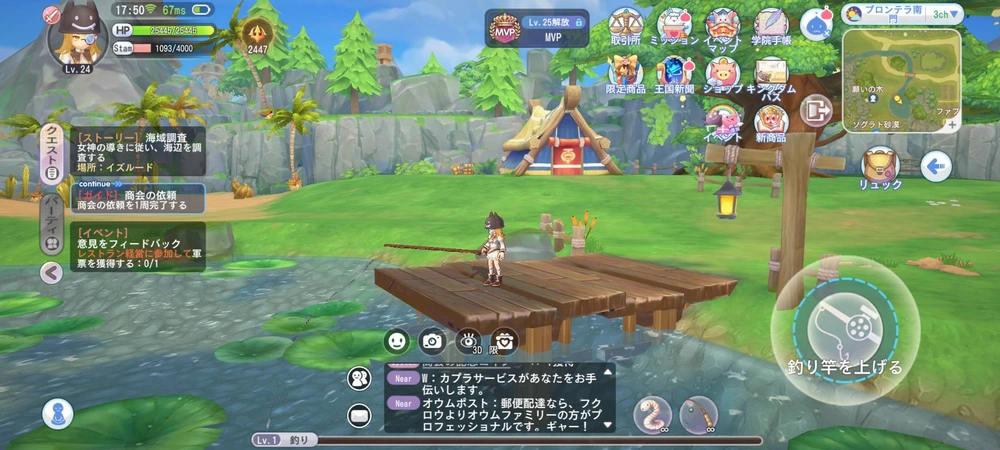Open the 取引所 exchange icon

[x=626, y=25]
